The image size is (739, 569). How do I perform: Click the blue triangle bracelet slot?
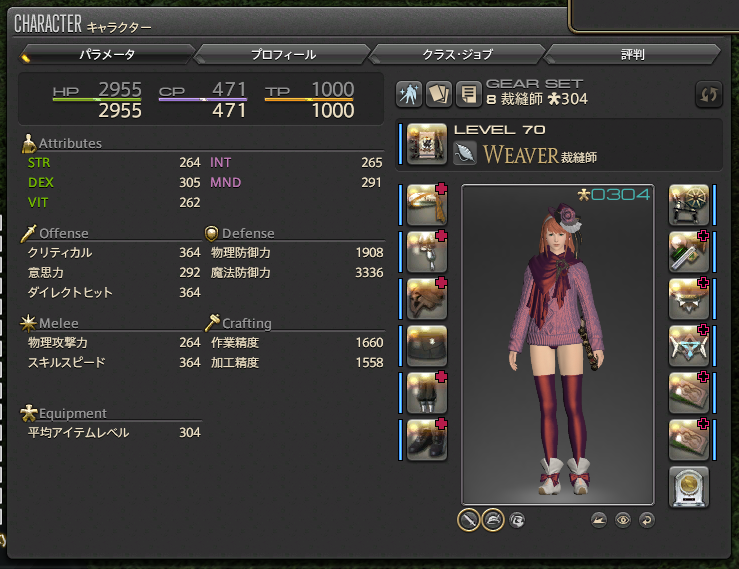(x=688, y=346)
